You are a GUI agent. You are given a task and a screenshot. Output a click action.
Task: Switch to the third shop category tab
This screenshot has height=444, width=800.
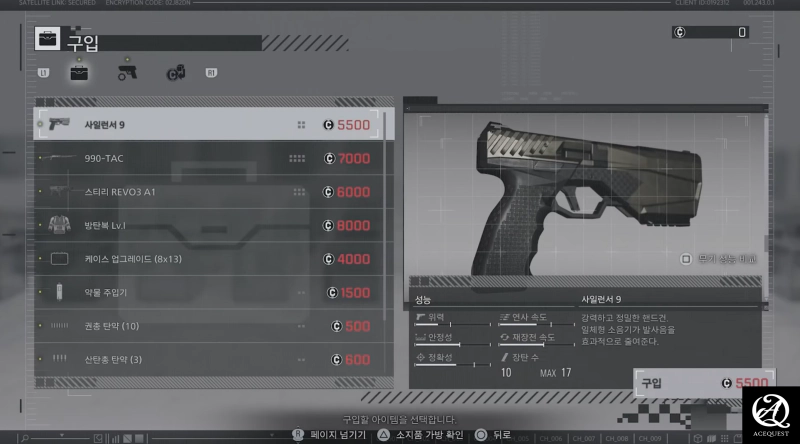pos(175,72)
